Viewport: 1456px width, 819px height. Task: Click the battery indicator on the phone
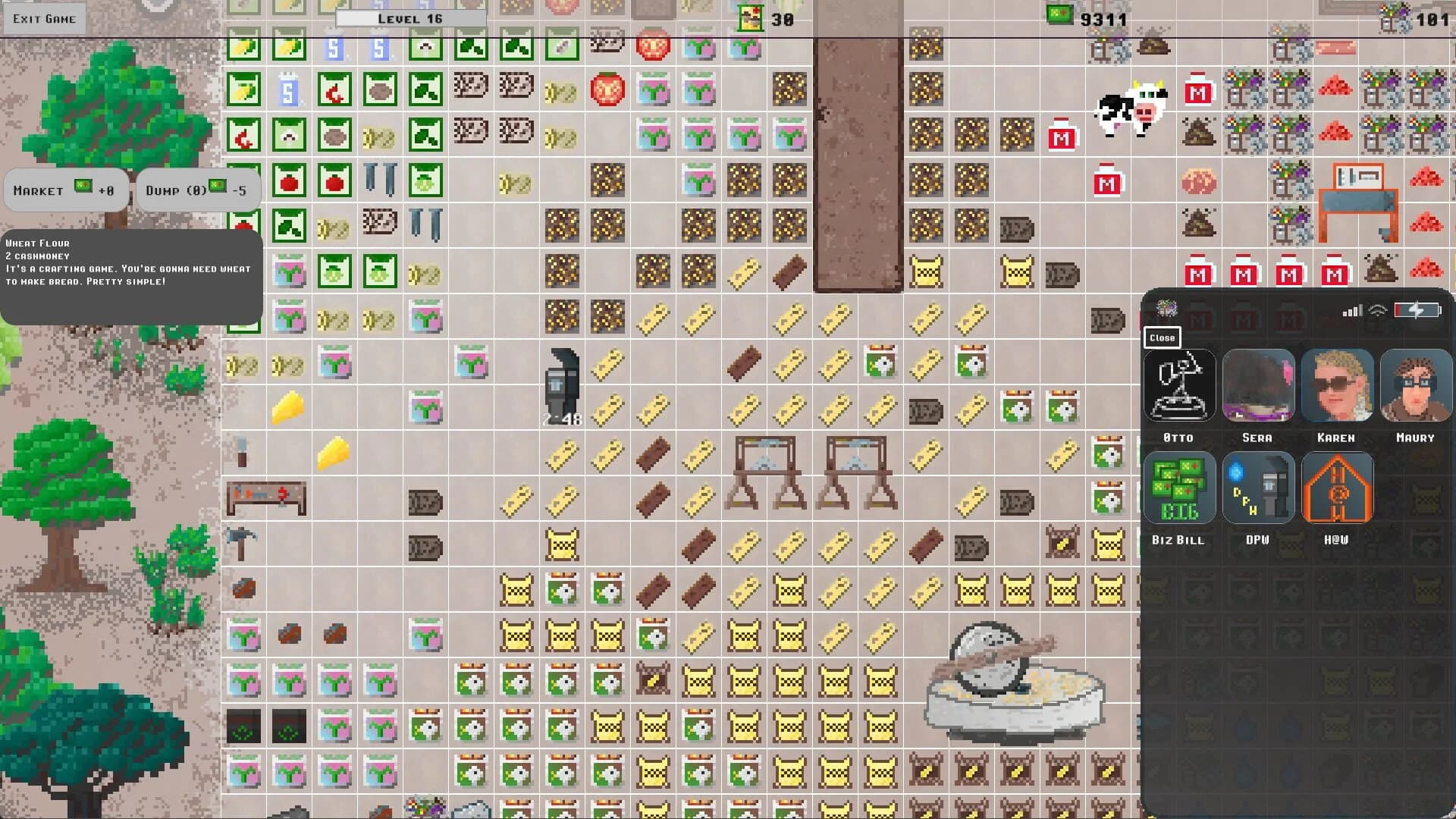point(1417,309)
